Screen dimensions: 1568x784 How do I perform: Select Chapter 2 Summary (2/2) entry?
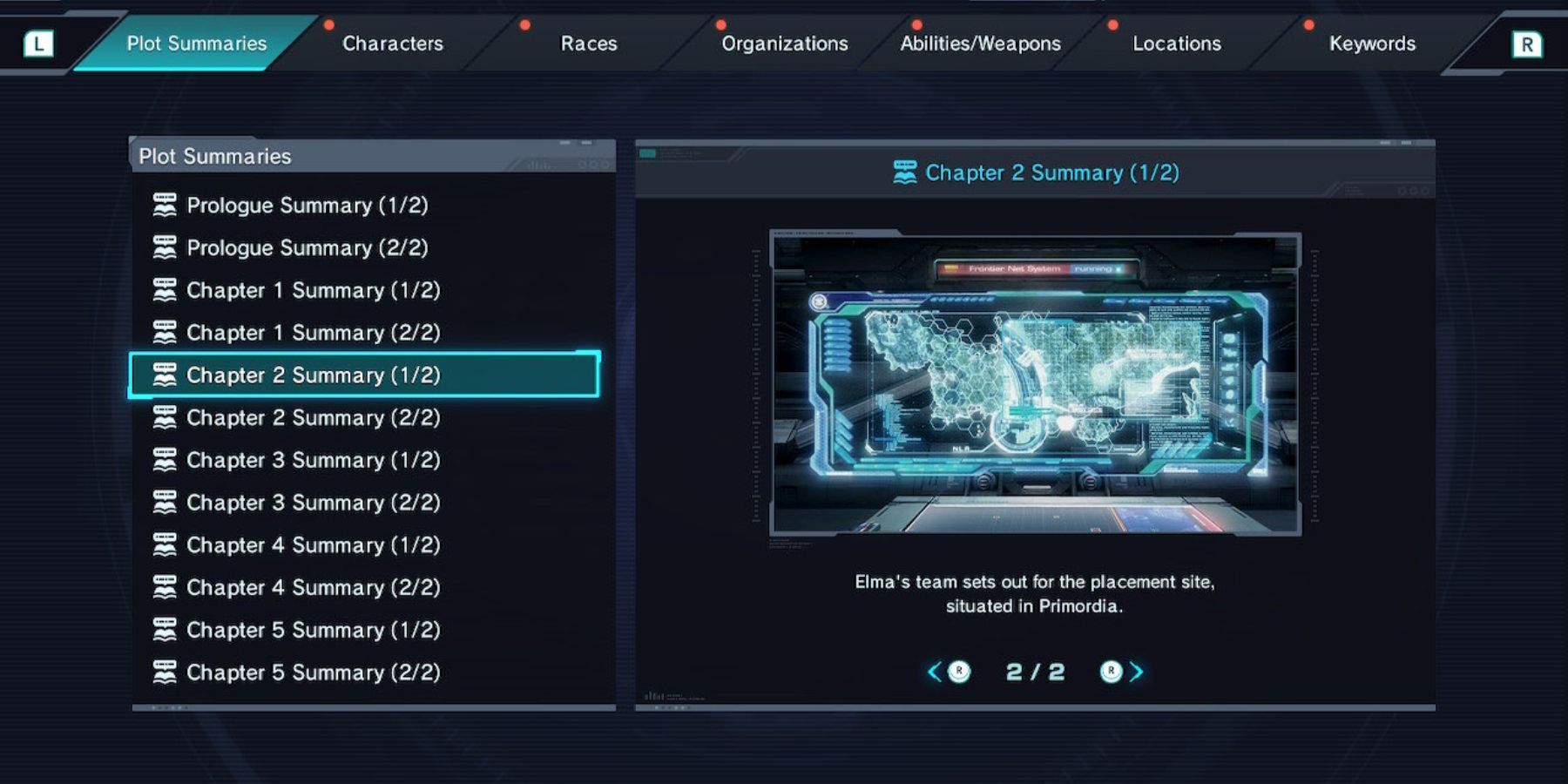(313, 418)
